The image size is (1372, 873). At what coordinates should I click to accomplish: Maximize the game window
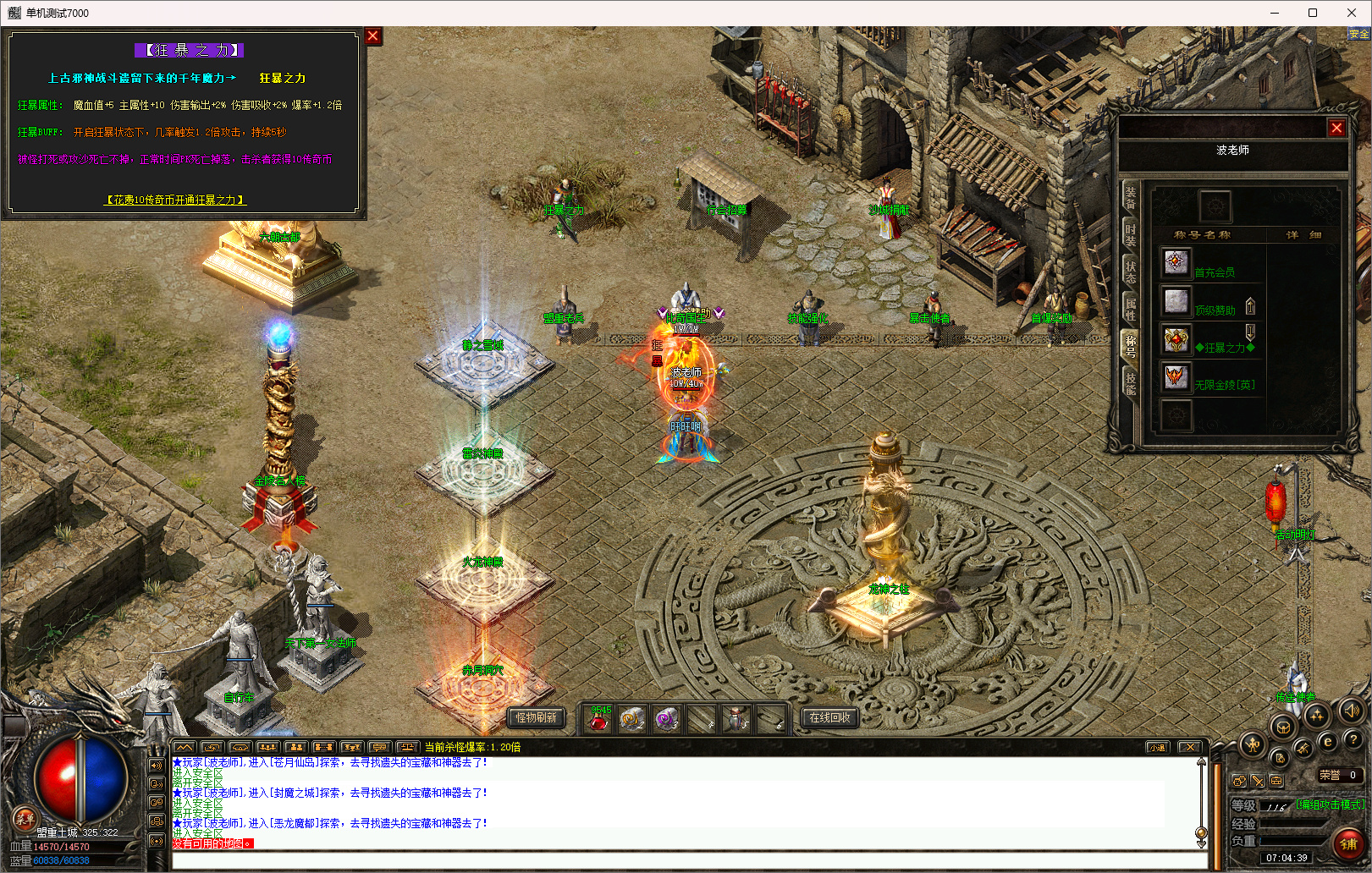(x=1313, y=13)
